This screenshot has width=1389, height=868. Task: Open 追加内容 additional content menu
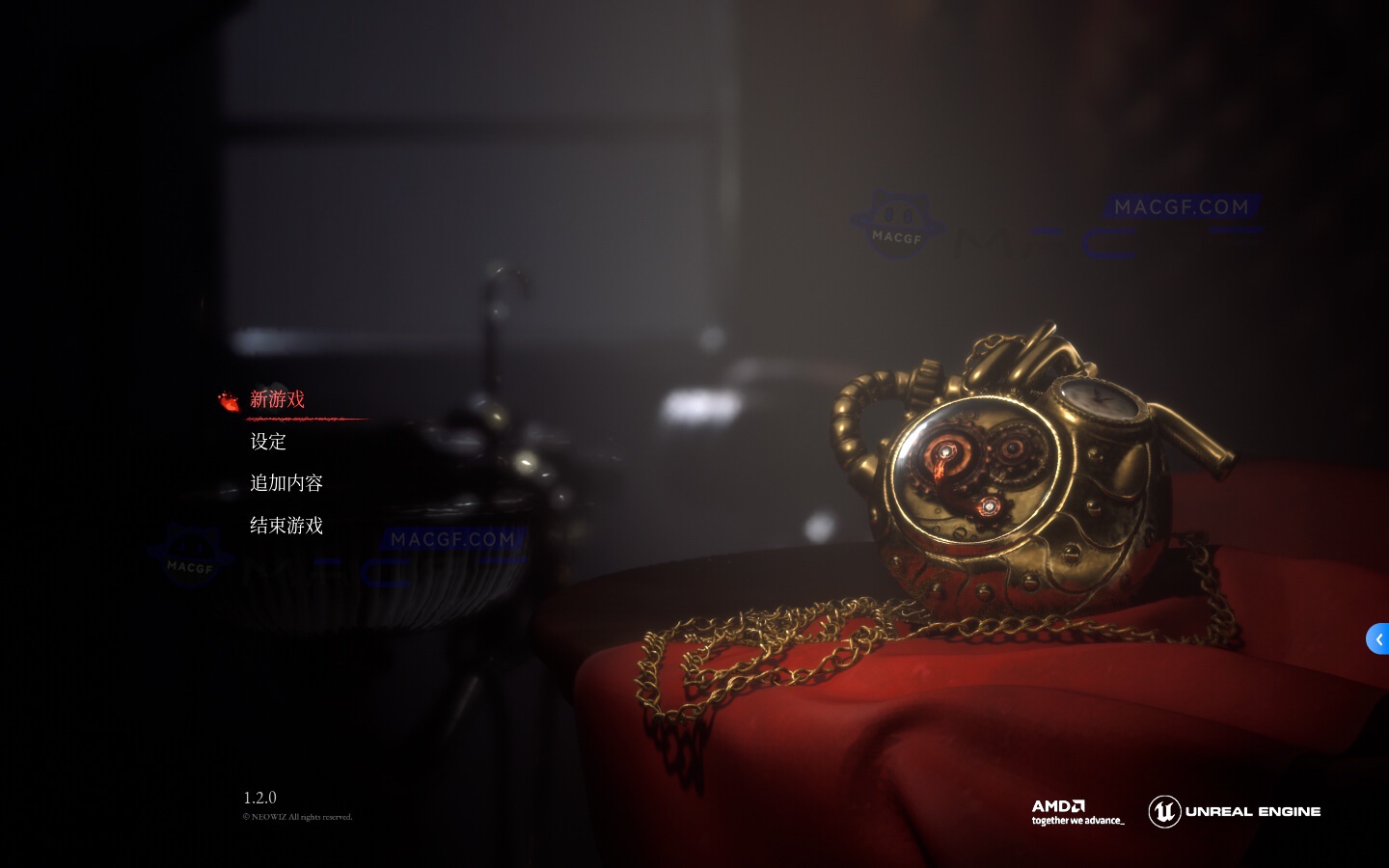tap(286, 483)
